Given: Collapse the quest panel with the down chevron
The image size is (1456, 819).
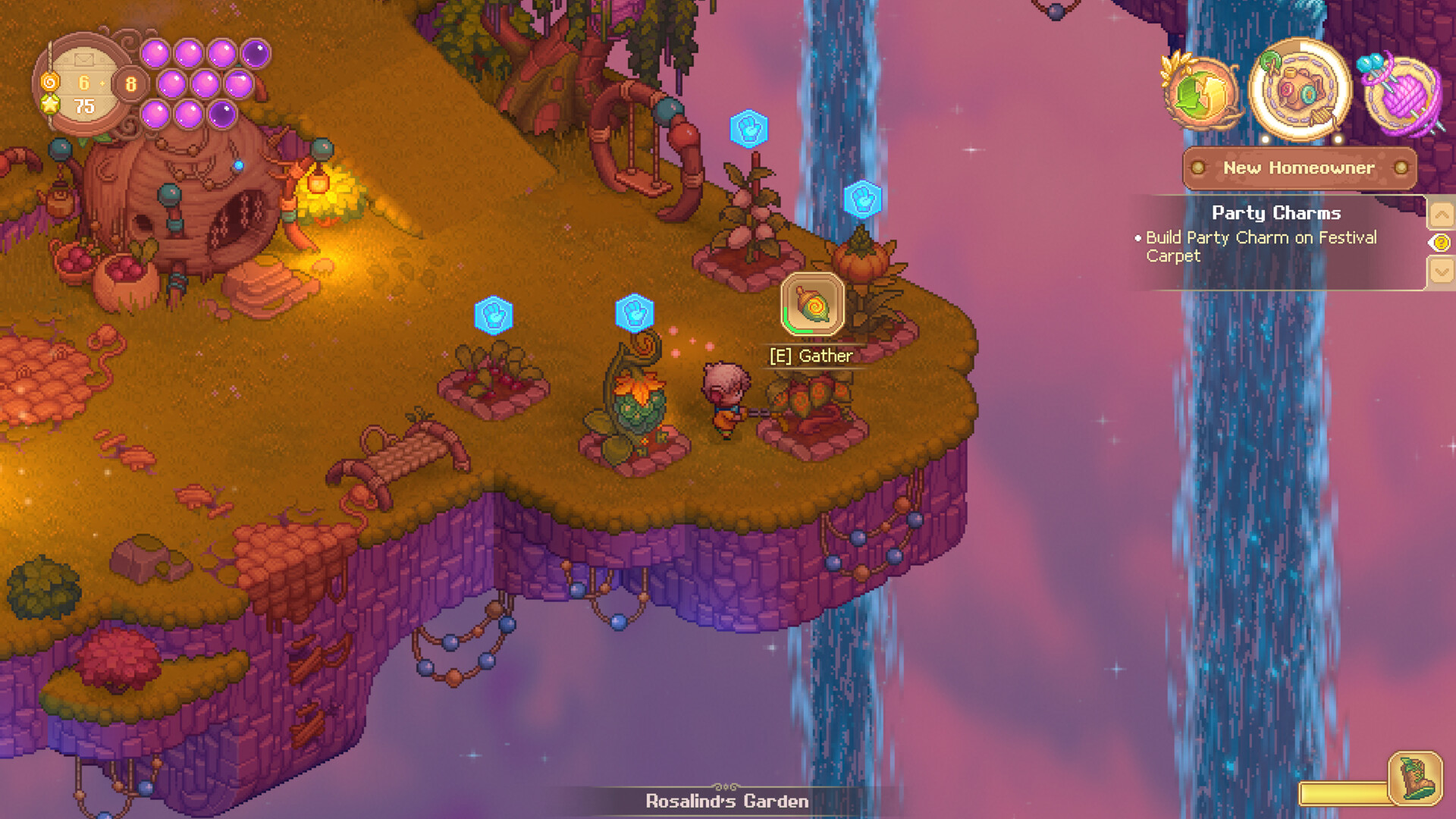Looking at the screenshot, I should coord(1442,269).
